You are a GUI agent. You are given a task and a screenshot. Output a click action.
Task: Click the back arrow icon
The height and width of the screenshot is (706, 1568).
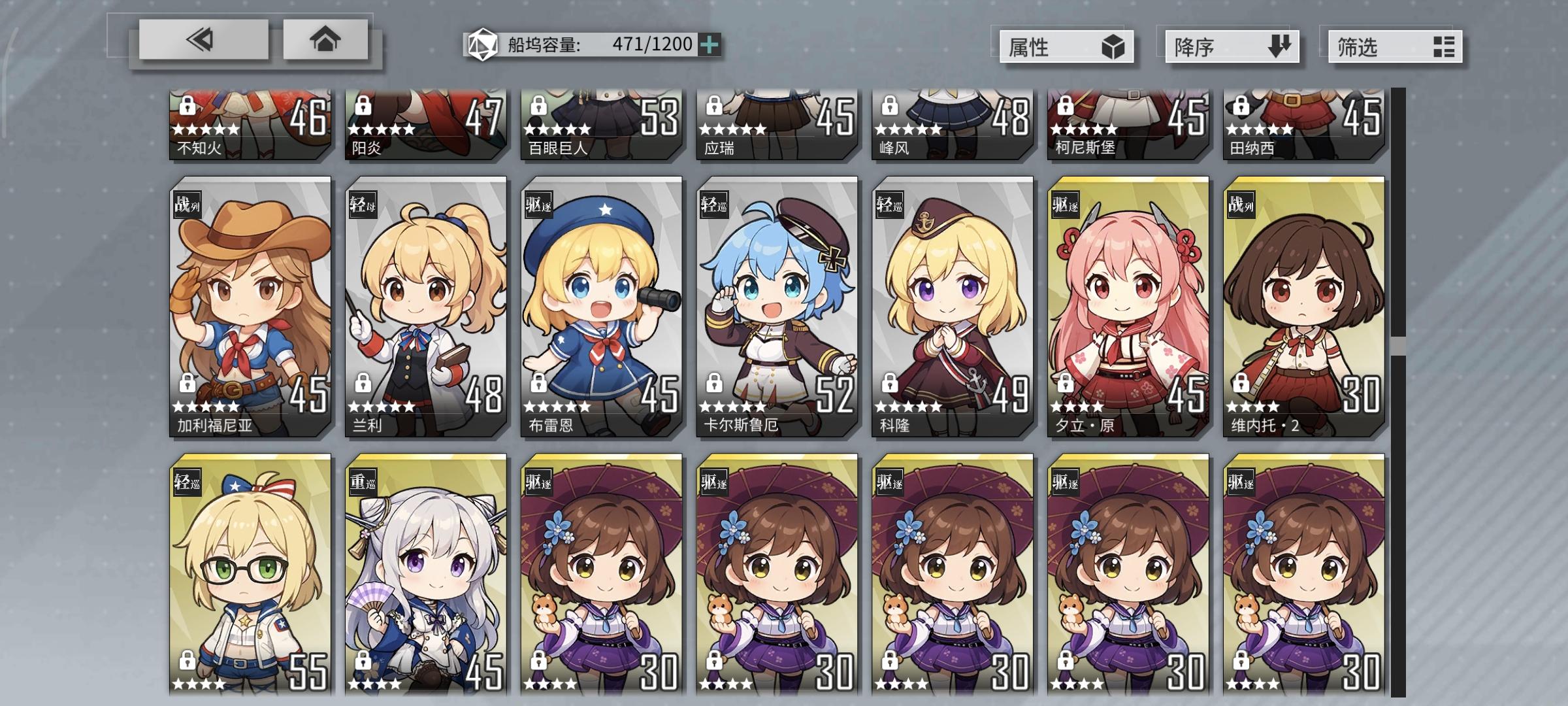(x=200, y=41)
